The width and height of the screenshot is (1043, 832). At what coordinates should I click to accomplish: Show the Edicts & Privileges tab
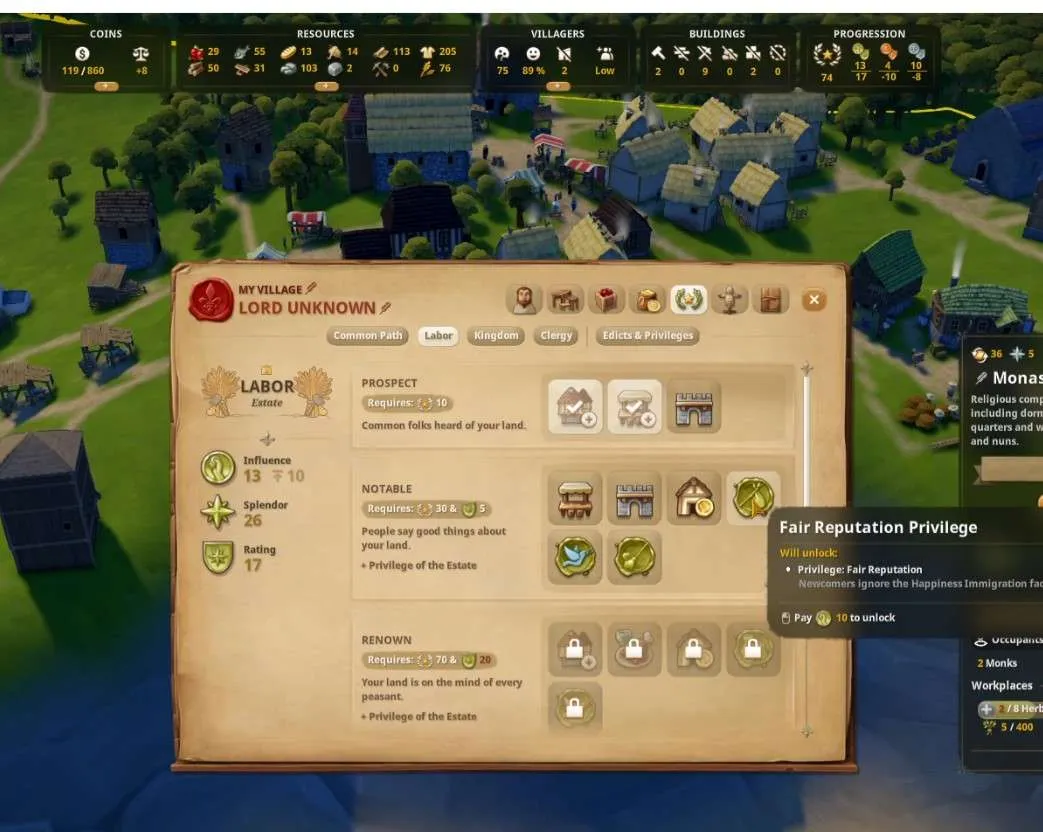pyautogui.click(x=647, y=336)
